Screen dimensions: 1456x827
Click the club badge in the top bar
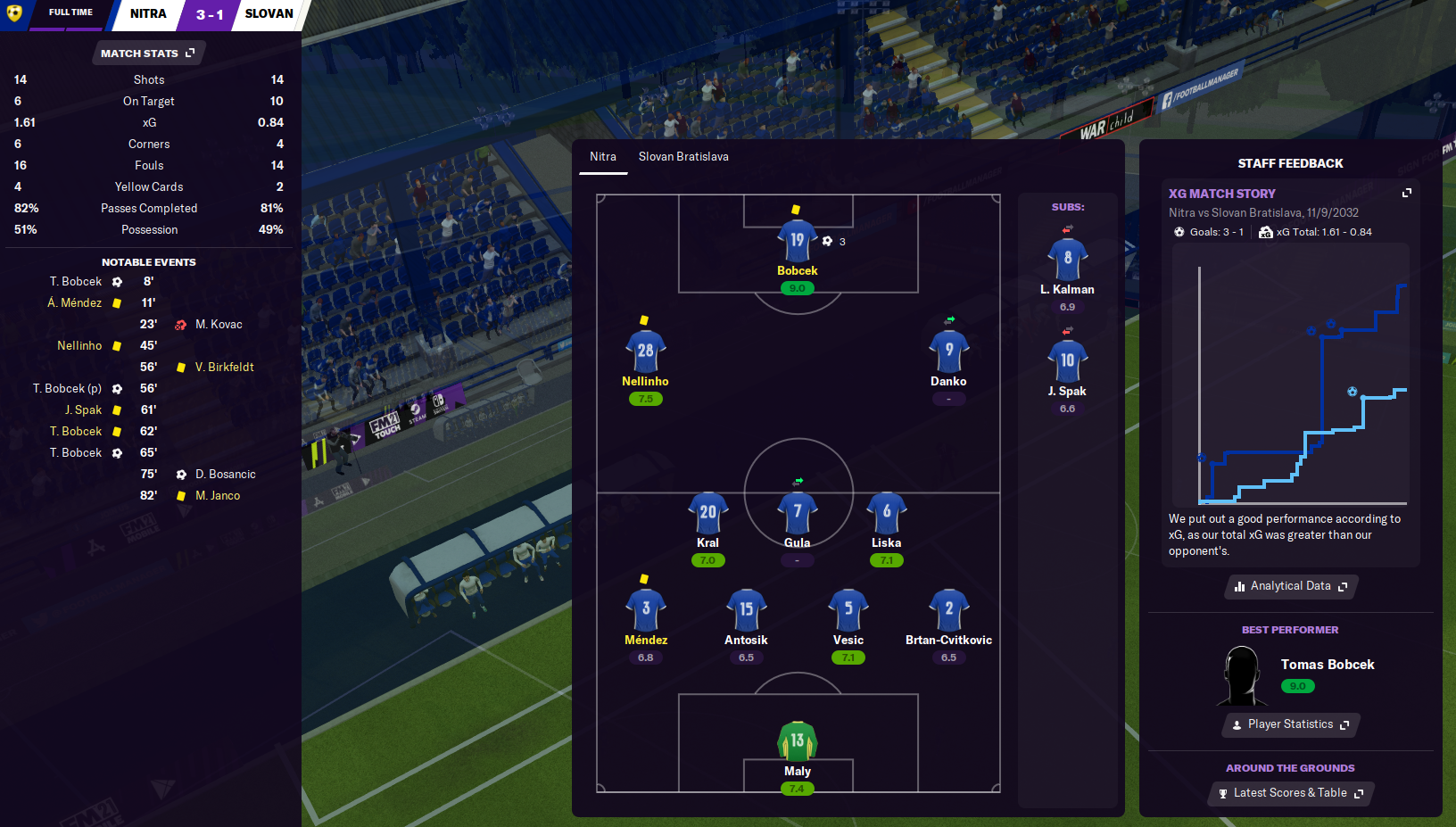[x=14, y=13]
